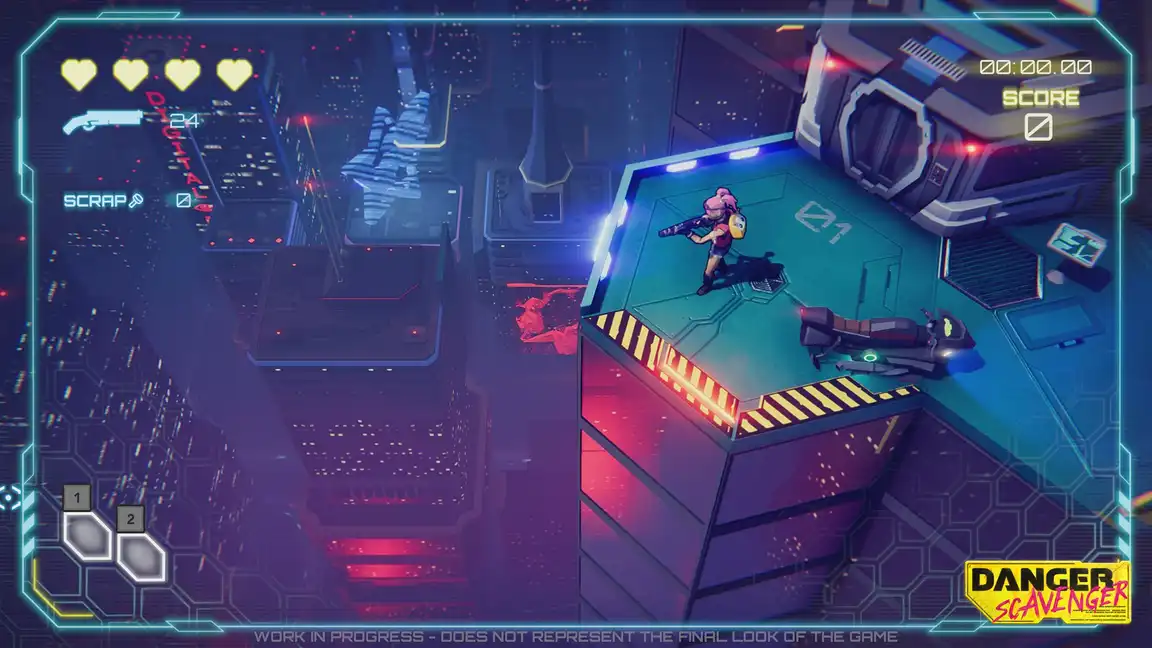Activate the hexagon slot numbered 1
1152x648 pixels.
pos(88,534)
